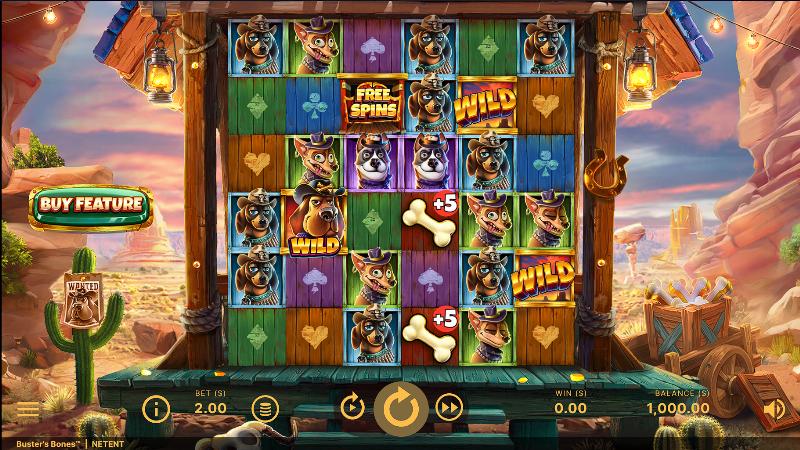800x450 pixels.
Task: Open the coin stack bet selector
Action: pos(264,408)
